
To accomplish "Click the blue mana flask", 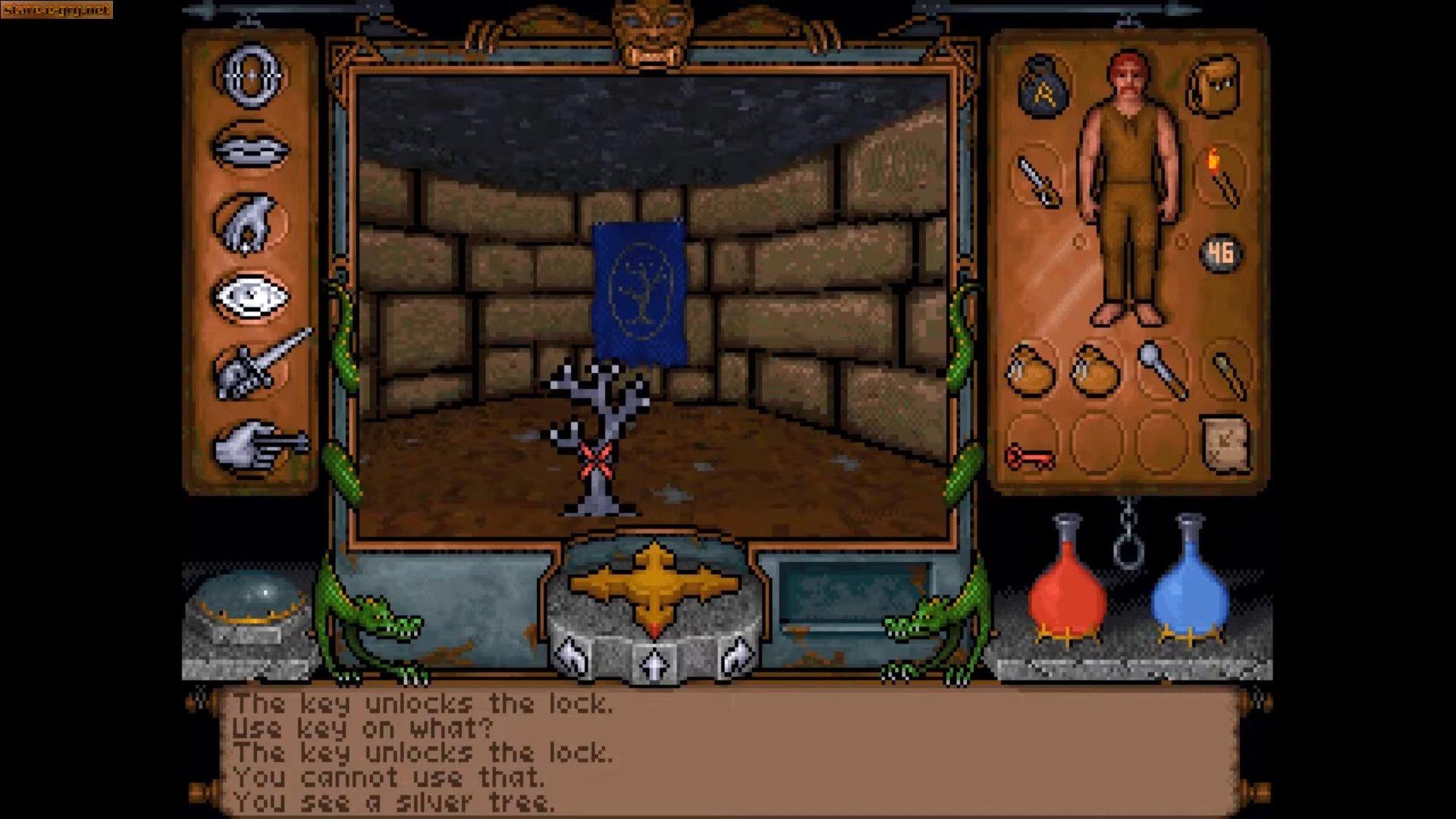I will [x=1187, y=599].
